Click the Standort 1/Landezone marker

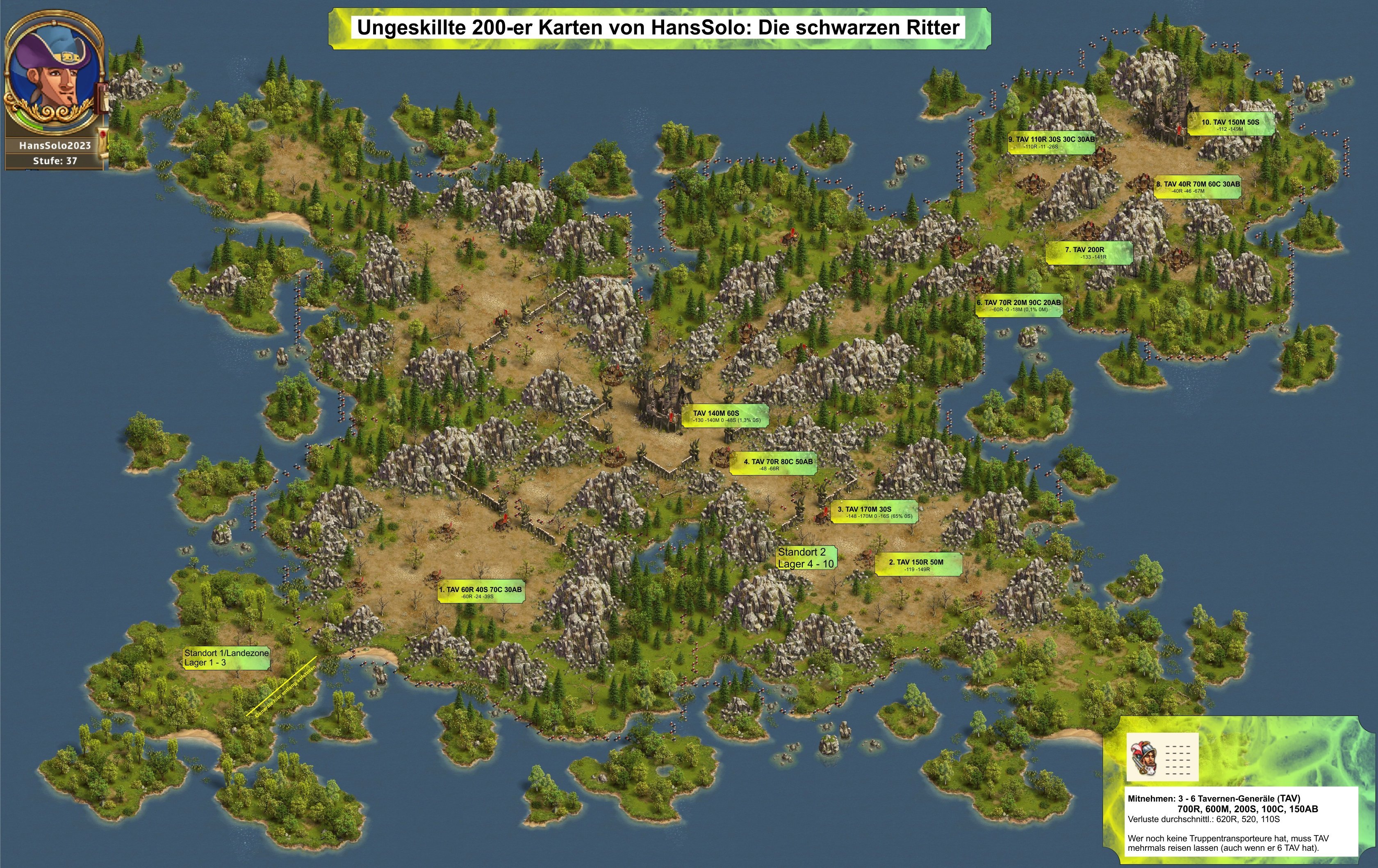(226, 657)
